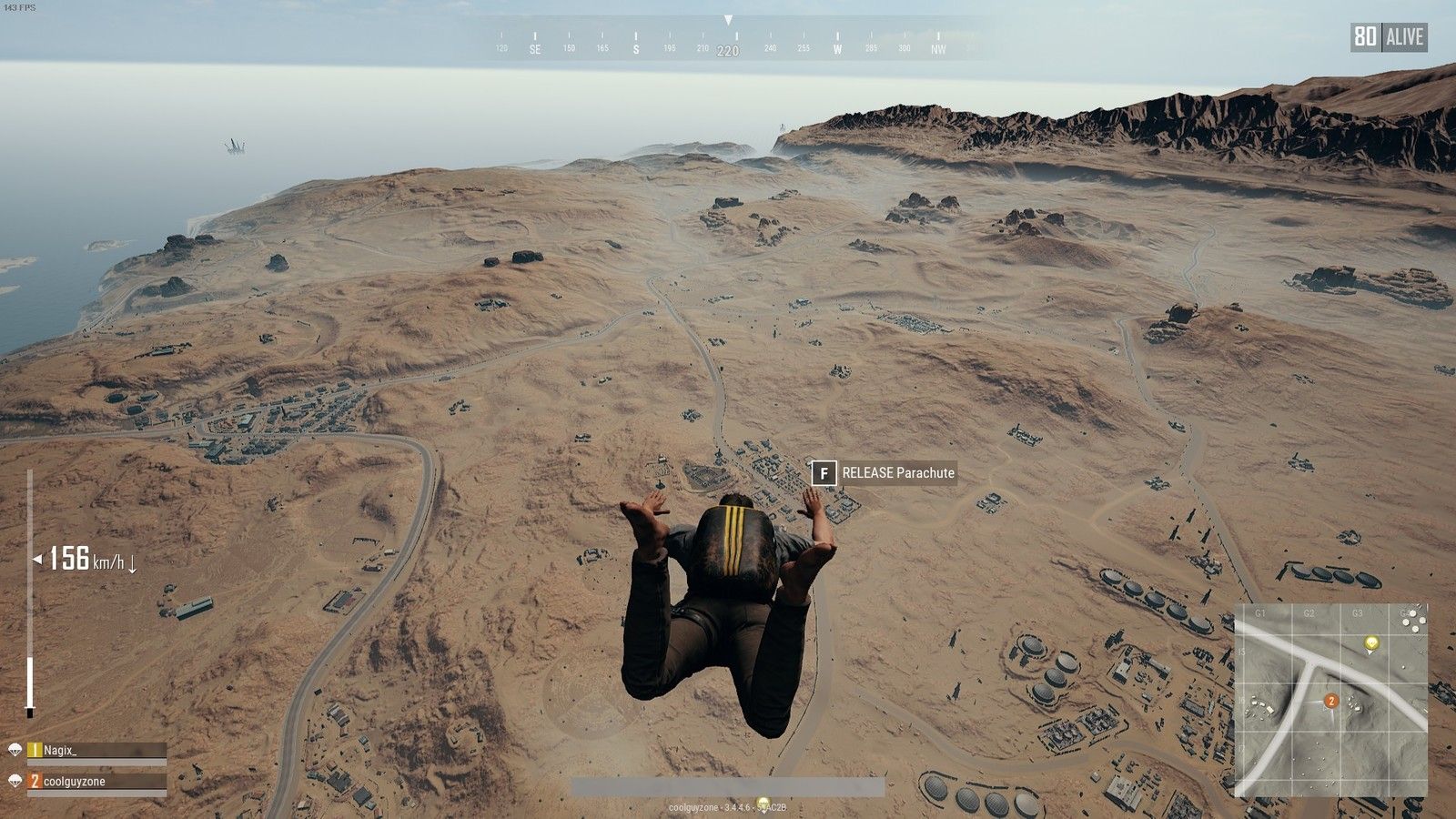Image resolution: width=1456 pixels, height=819 pixels.
Task: Click the boost bar at bottom center
Action: click(x=728, y=784)
